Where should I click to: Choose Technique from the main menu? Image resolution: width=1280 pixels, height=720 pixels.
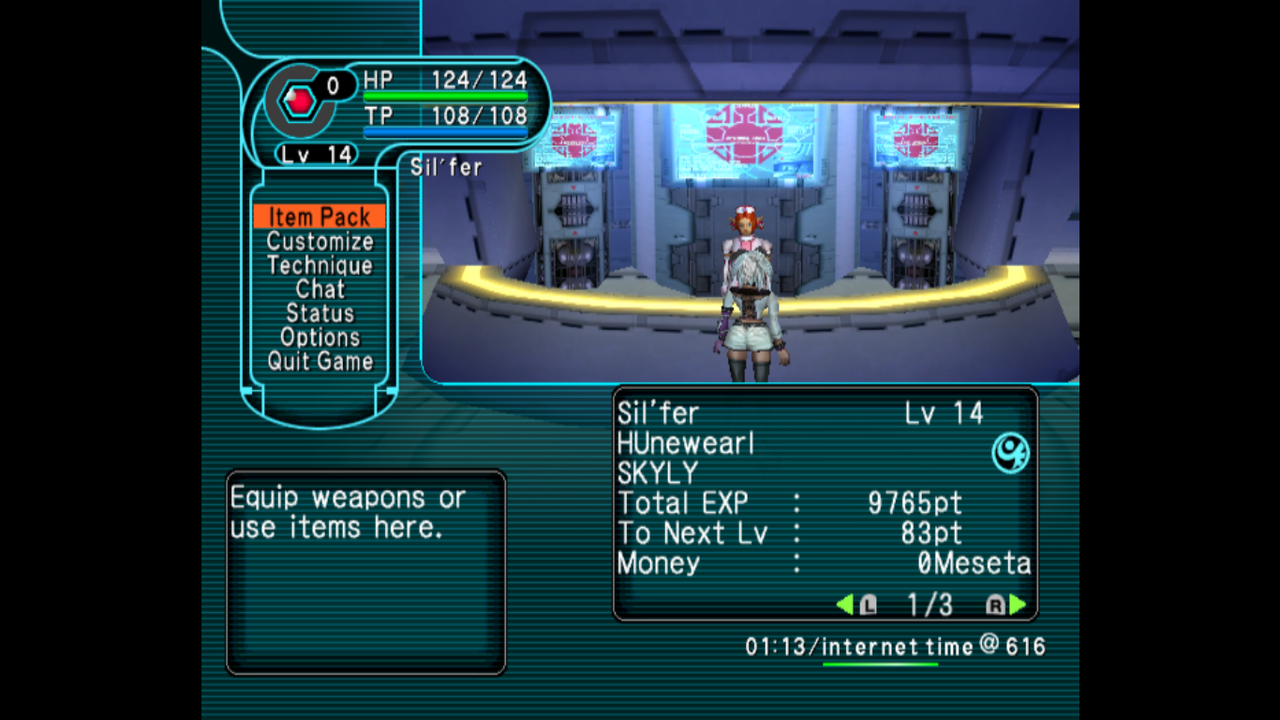320,265
